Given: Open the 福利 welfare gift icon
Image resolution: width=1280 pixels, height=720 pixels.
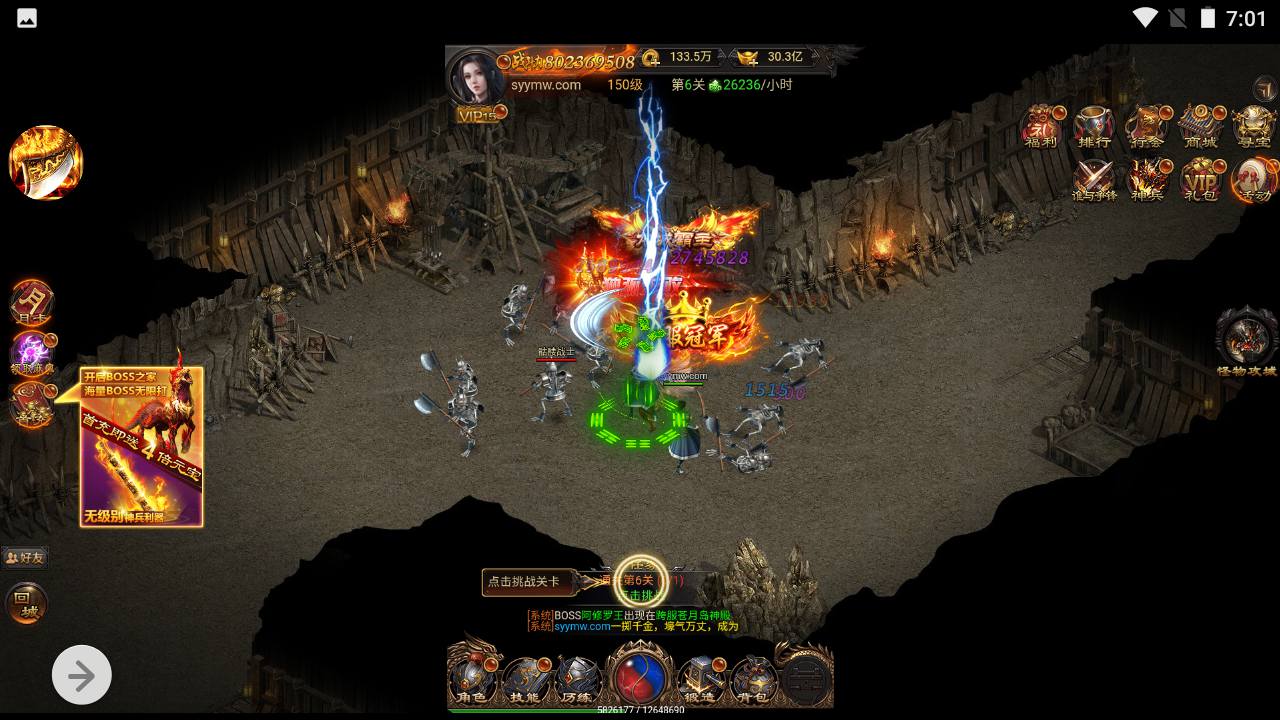Looking at the screenshot, I should pyautogui.click(x=1041, y=127).
